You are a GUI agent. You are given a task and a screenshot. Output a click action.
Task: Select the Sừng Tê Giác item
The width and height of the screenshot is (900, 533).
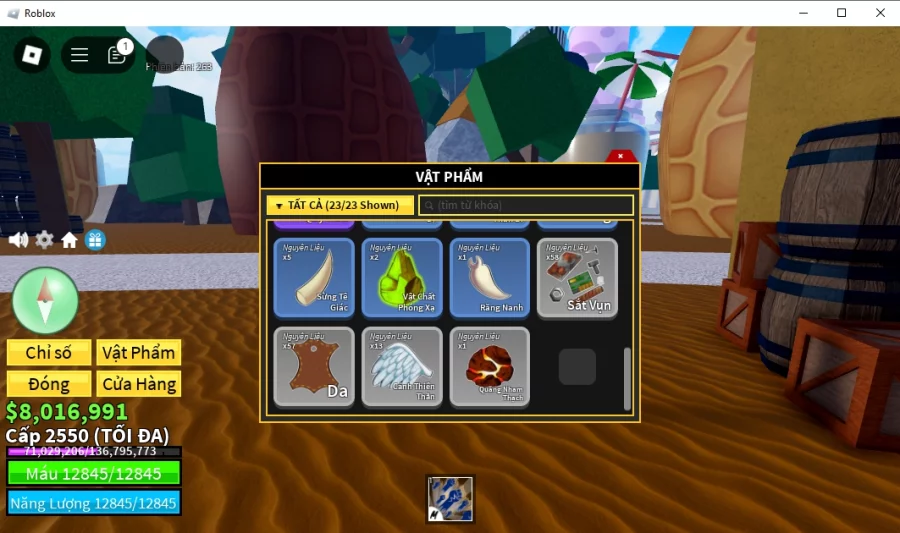coord(314,277)
